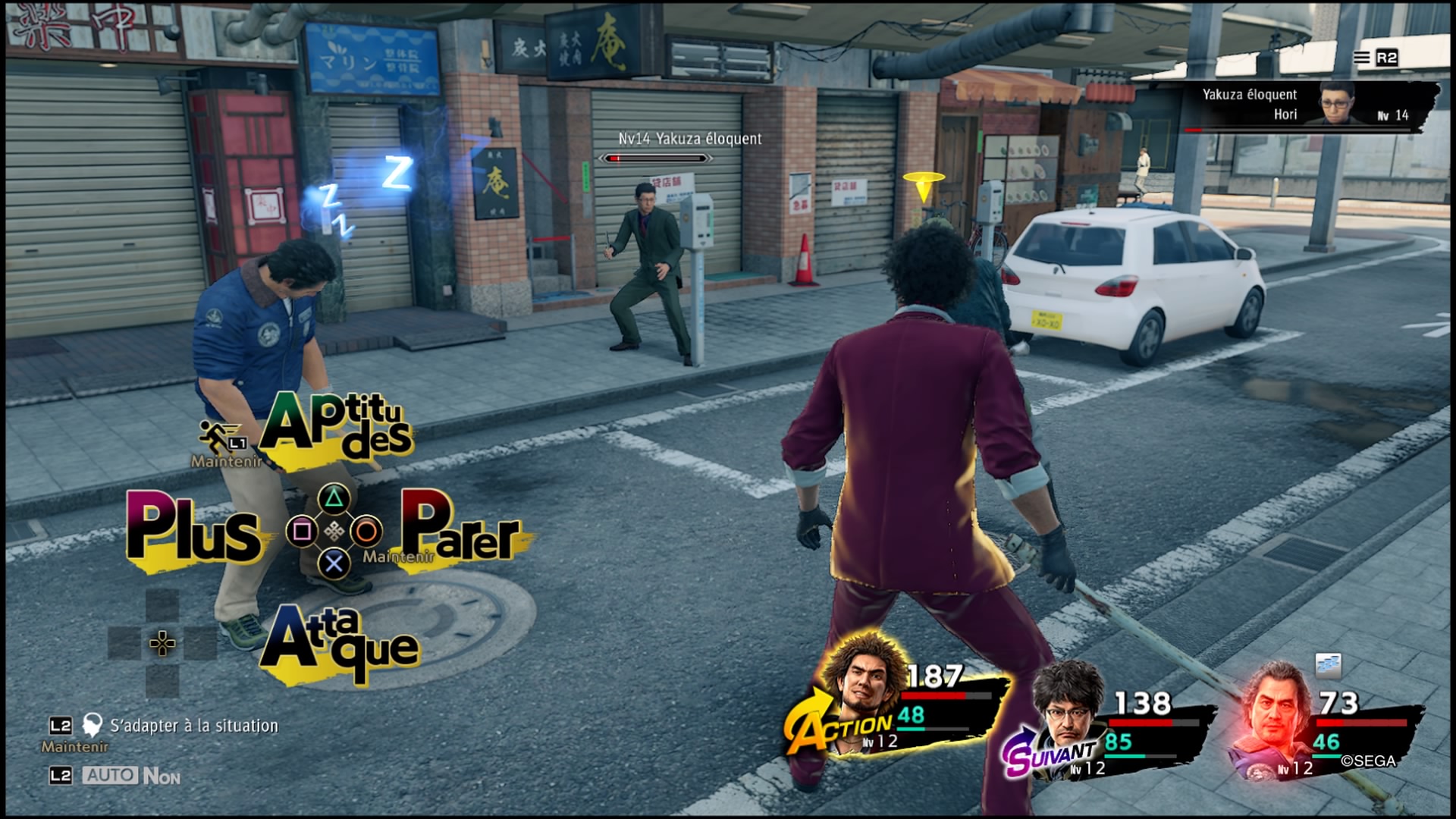
Task: Activate S'adapter à la situation option
Action: coord(193,726)
